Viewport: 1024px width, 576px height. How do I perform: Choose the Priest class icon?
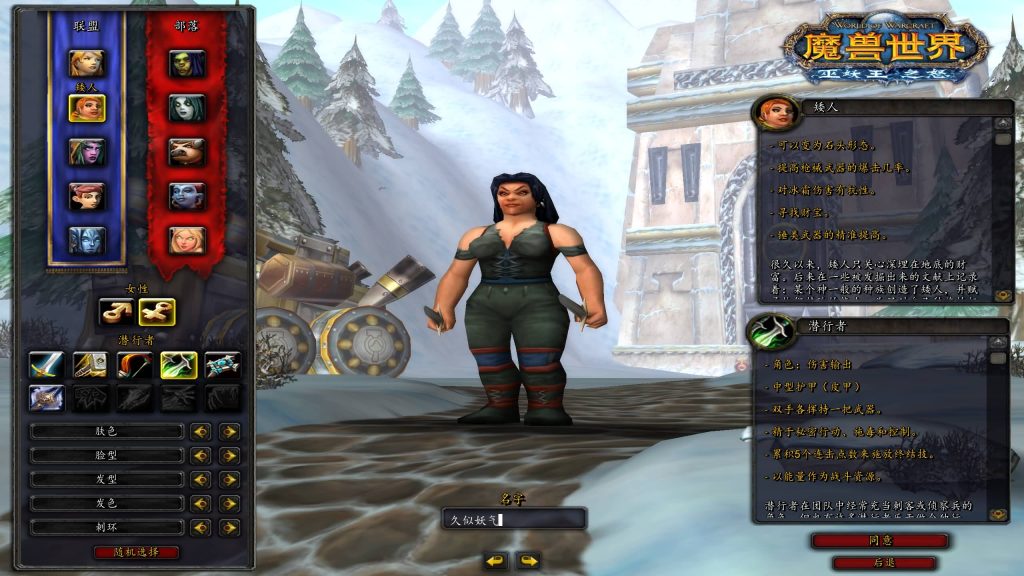tap(222, 365)
